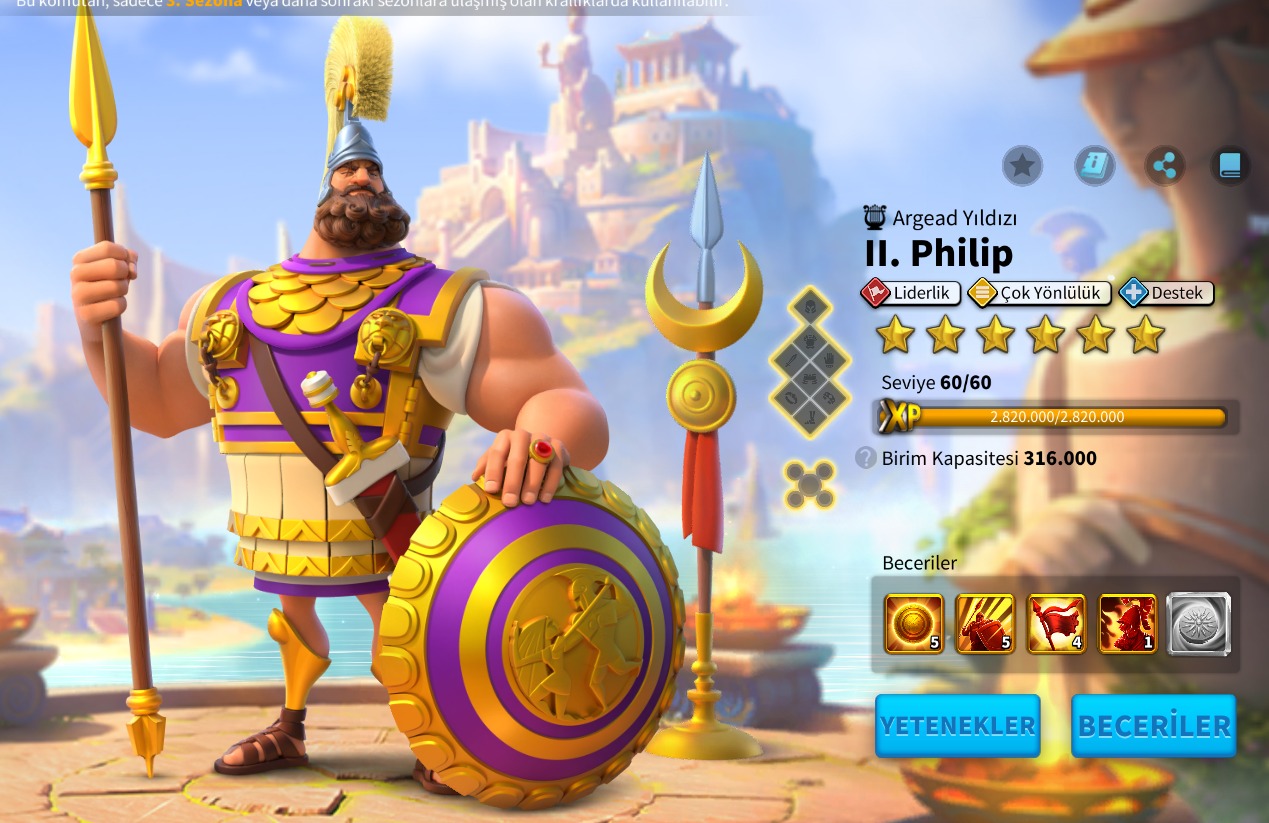Viewport: 1269px width, 823px height.
Task: Select the red flag skill icon
Action: (x=1056, y=624)
